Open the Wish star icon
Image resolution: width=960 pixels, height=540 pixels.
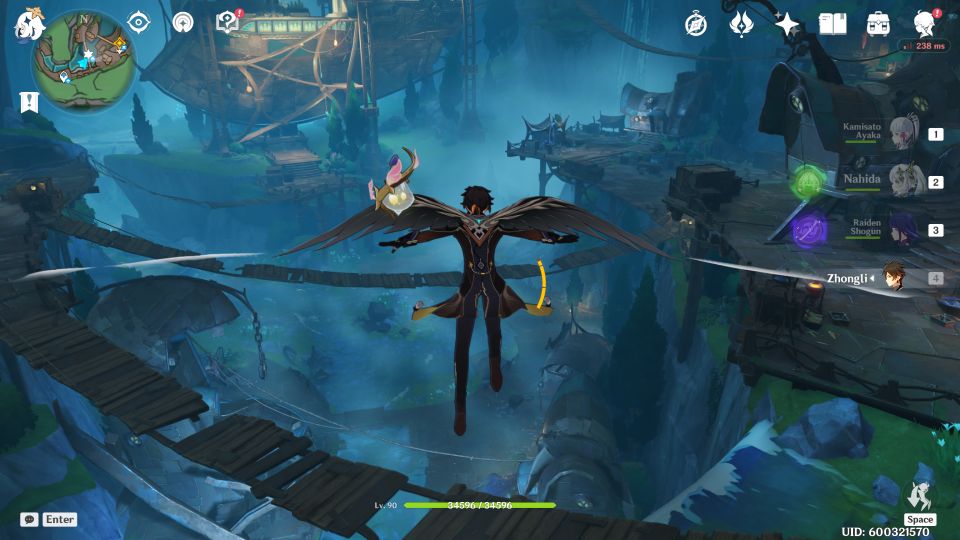pyautogui.click(x=787, y=25)
